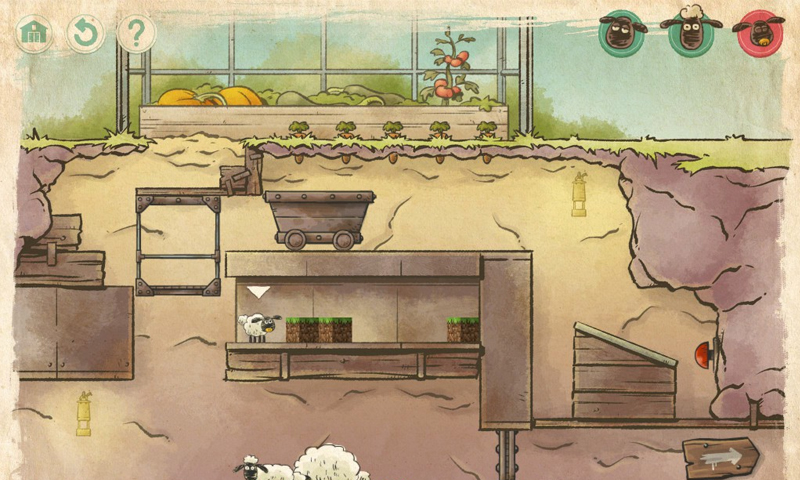Choose Timmy's red-circled portrait
The width and height of the screenshot is (800, 480).
tap(757, 33)
